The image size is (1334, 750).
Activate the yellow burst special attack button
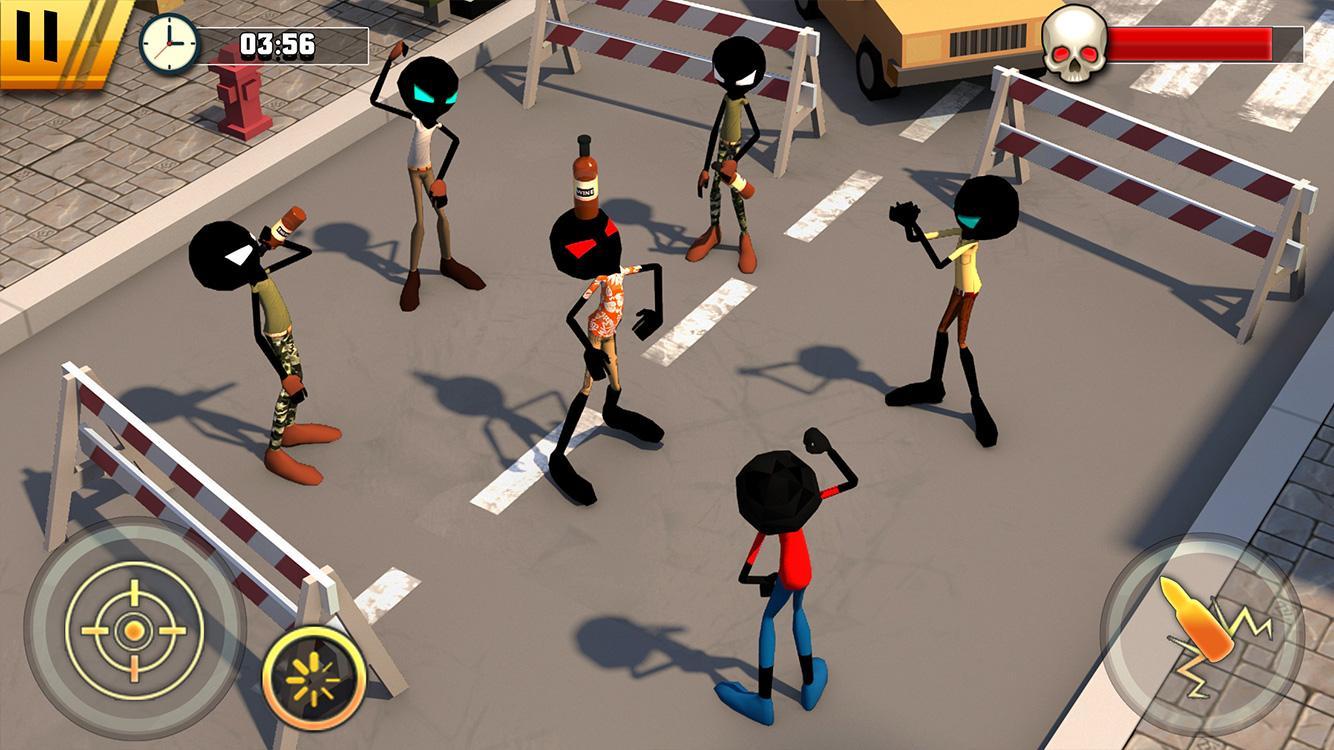click(314, 677)
